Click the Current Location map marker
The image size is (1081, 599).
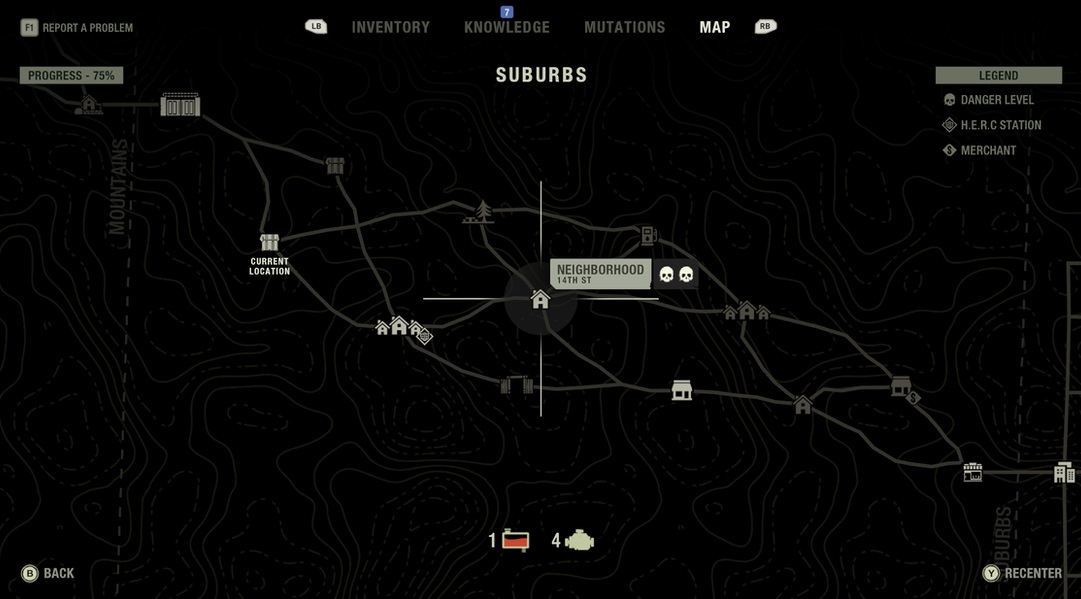click(269, 243)
